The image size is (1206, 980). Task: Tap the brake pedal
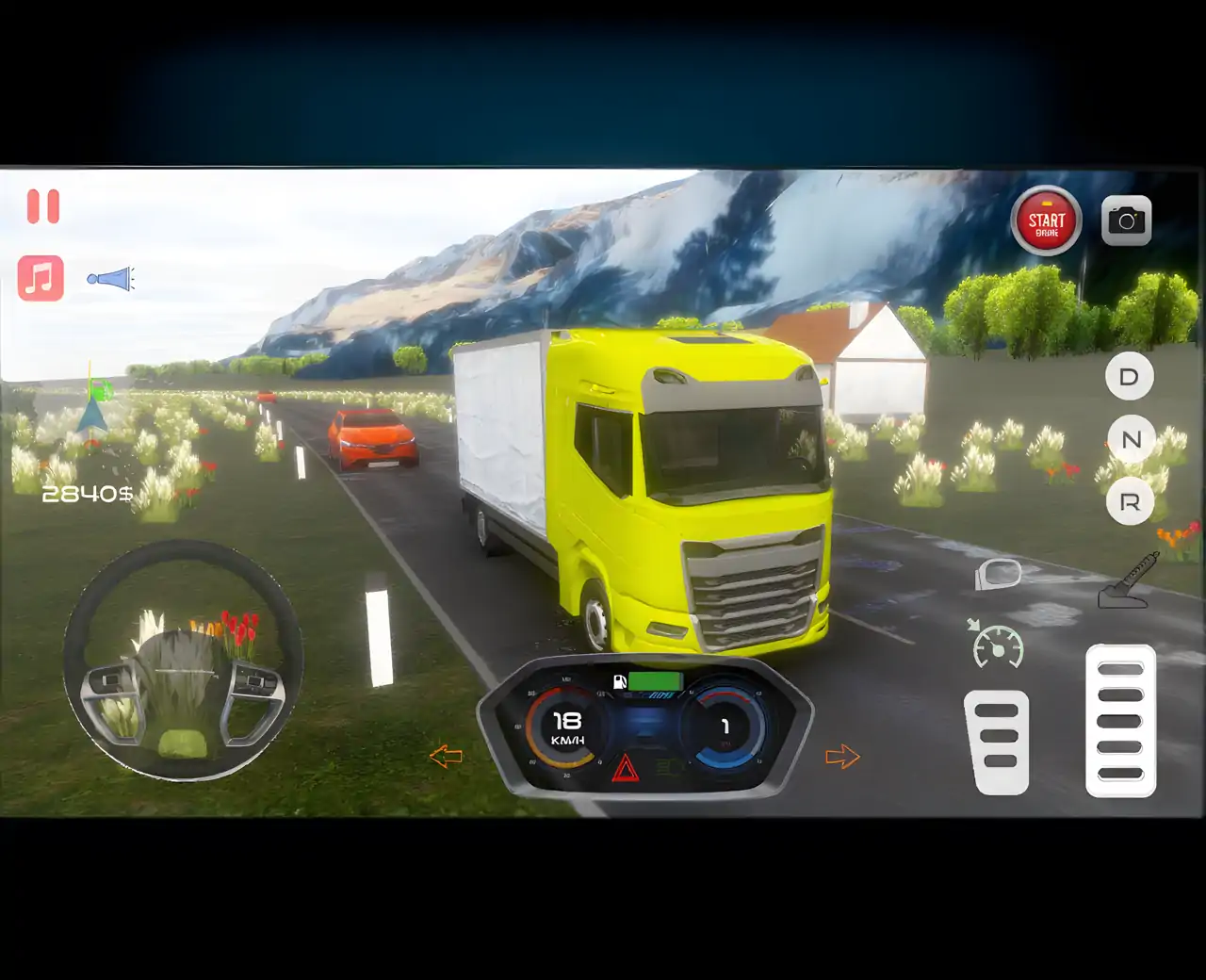click(x=997, y=742)
